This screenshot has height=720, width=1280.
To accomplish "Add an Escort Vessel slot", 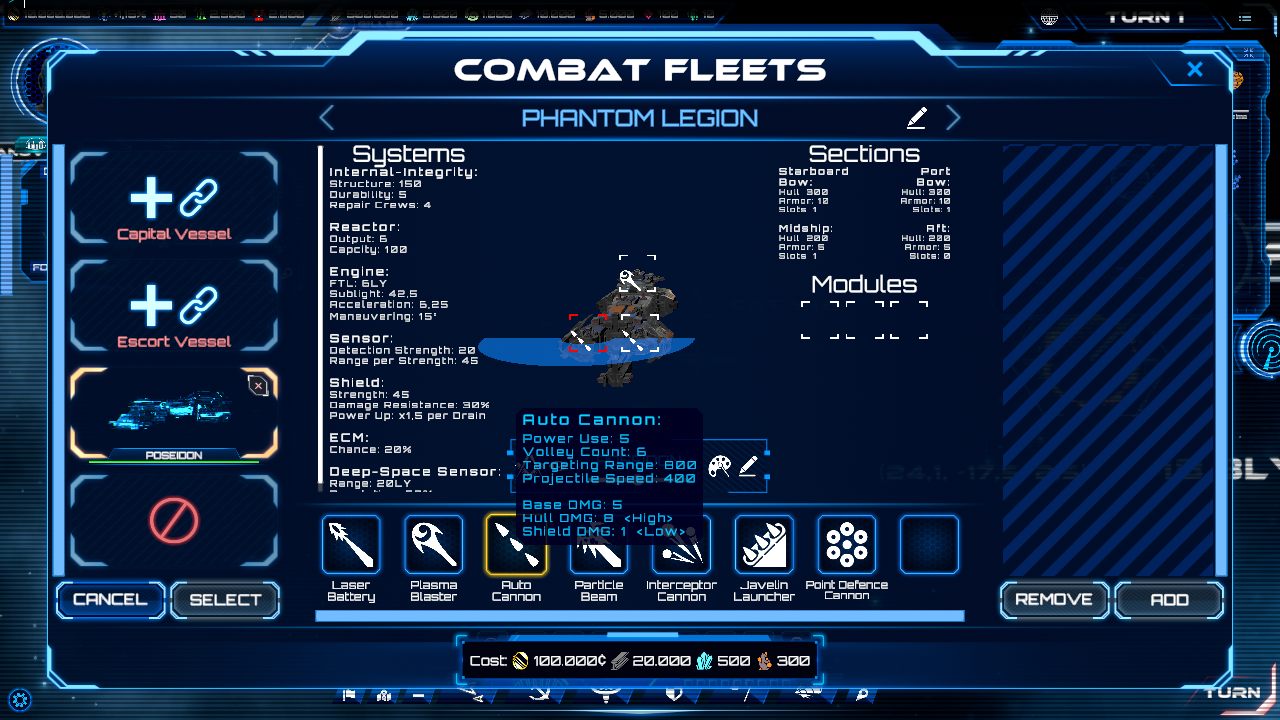I will [x=174, y=306].
